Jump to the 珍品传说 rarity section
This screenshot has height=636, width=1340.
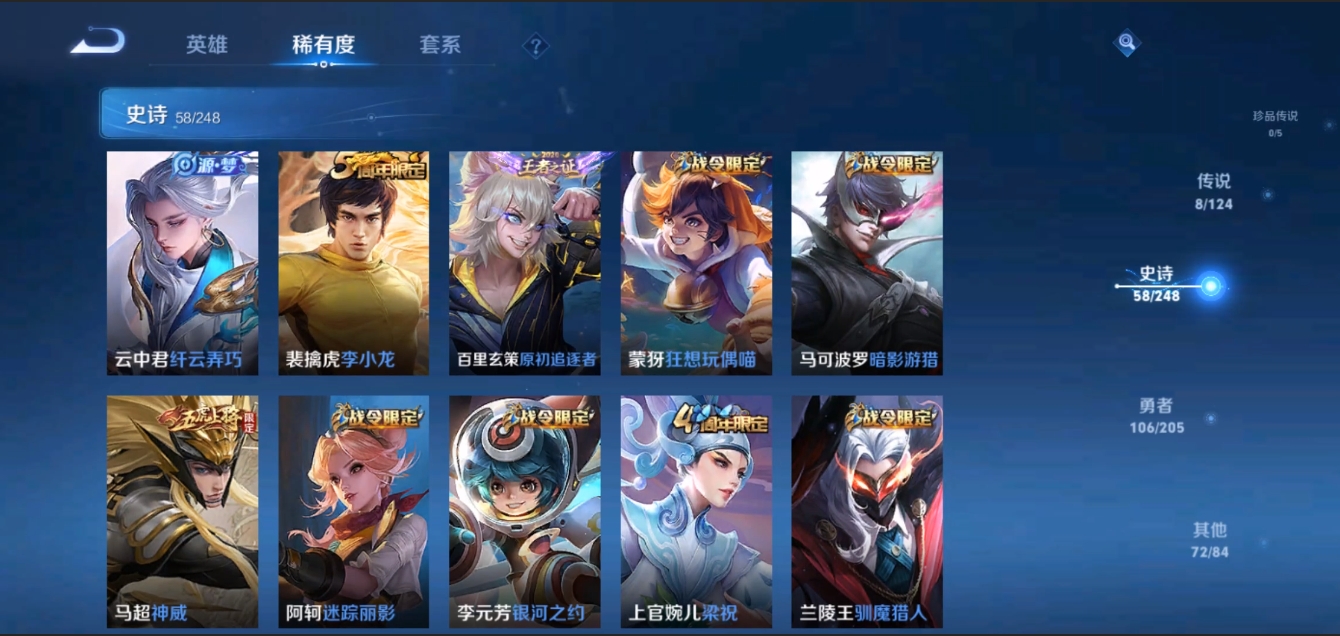1275,122
